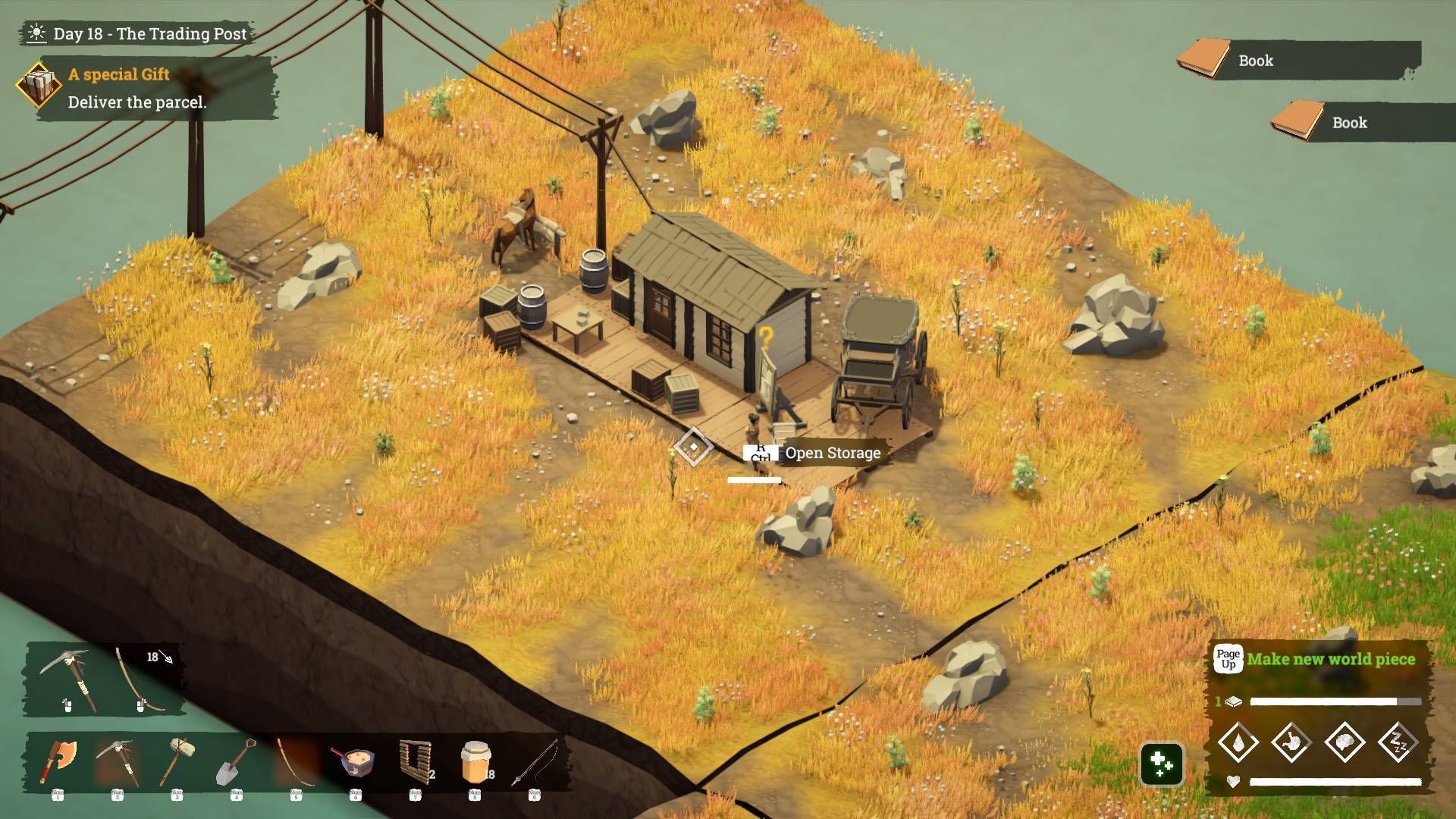Screen dimensions: 1456x819
Task: Open the A special Gift quest tracker
Action: click(x=144, y=88)
